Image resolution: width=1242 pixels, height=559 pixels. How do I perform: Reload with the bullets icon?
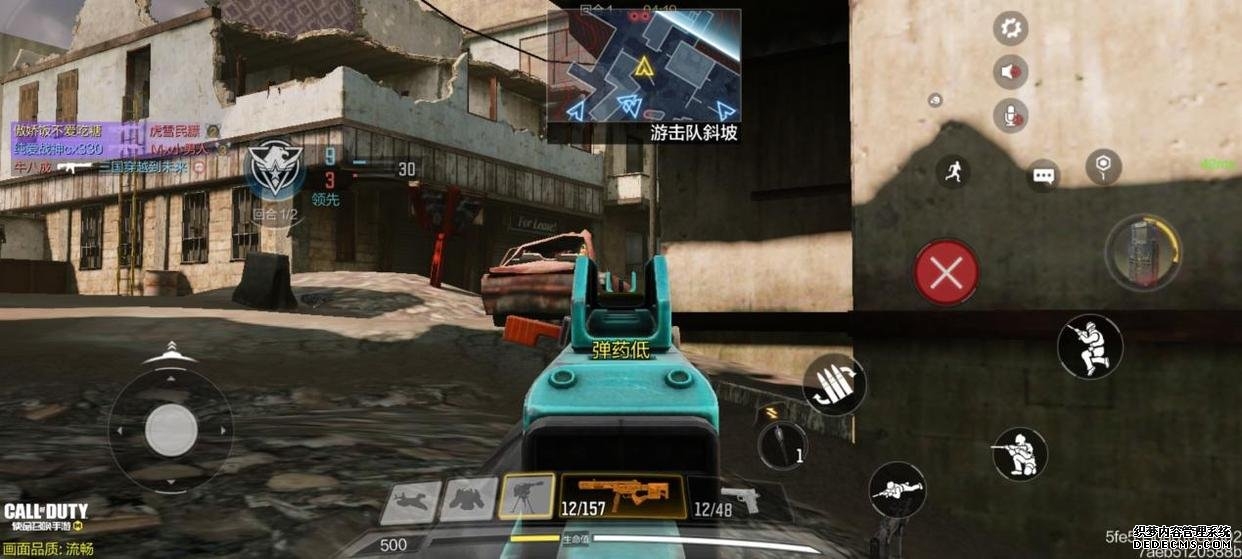point(834,385)
